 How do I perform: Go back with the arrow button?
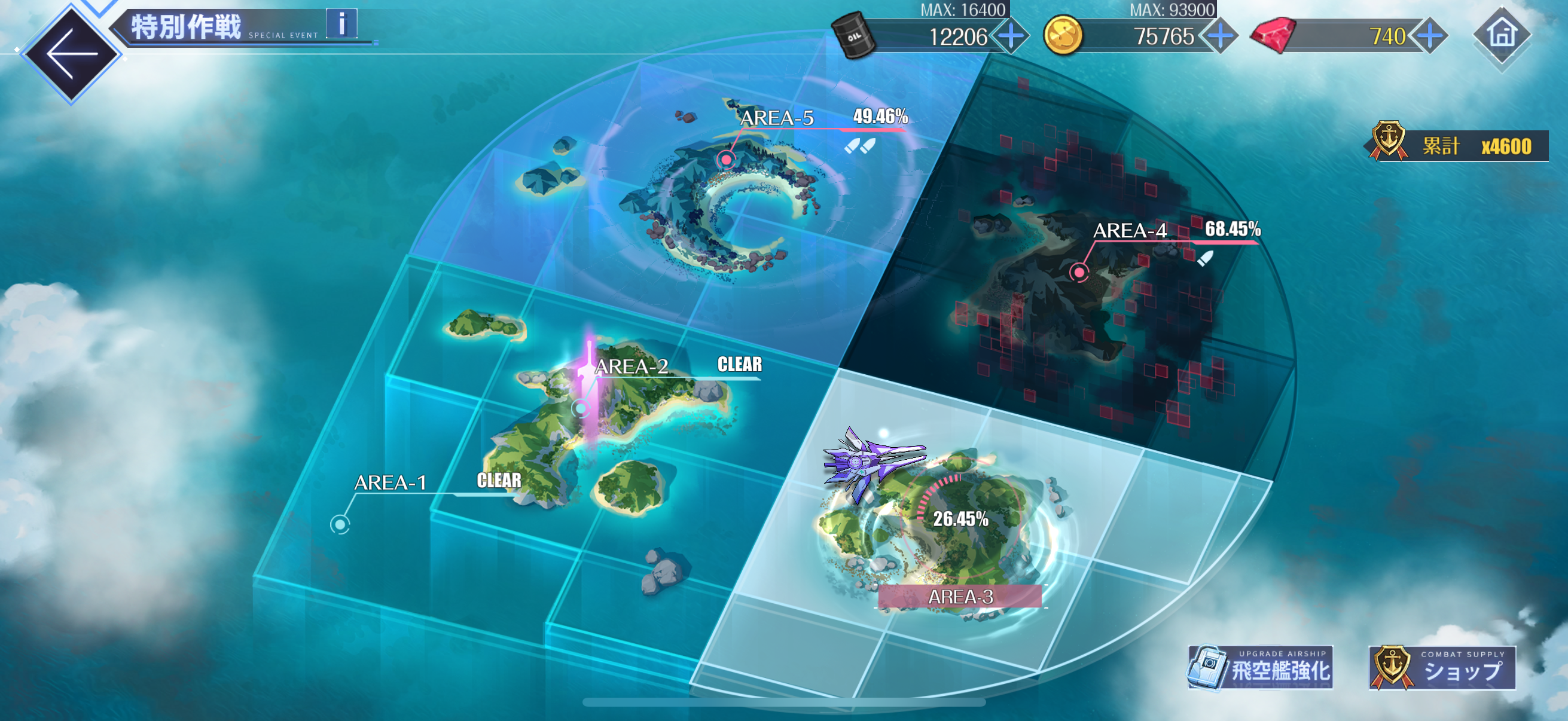pos(71,54)
